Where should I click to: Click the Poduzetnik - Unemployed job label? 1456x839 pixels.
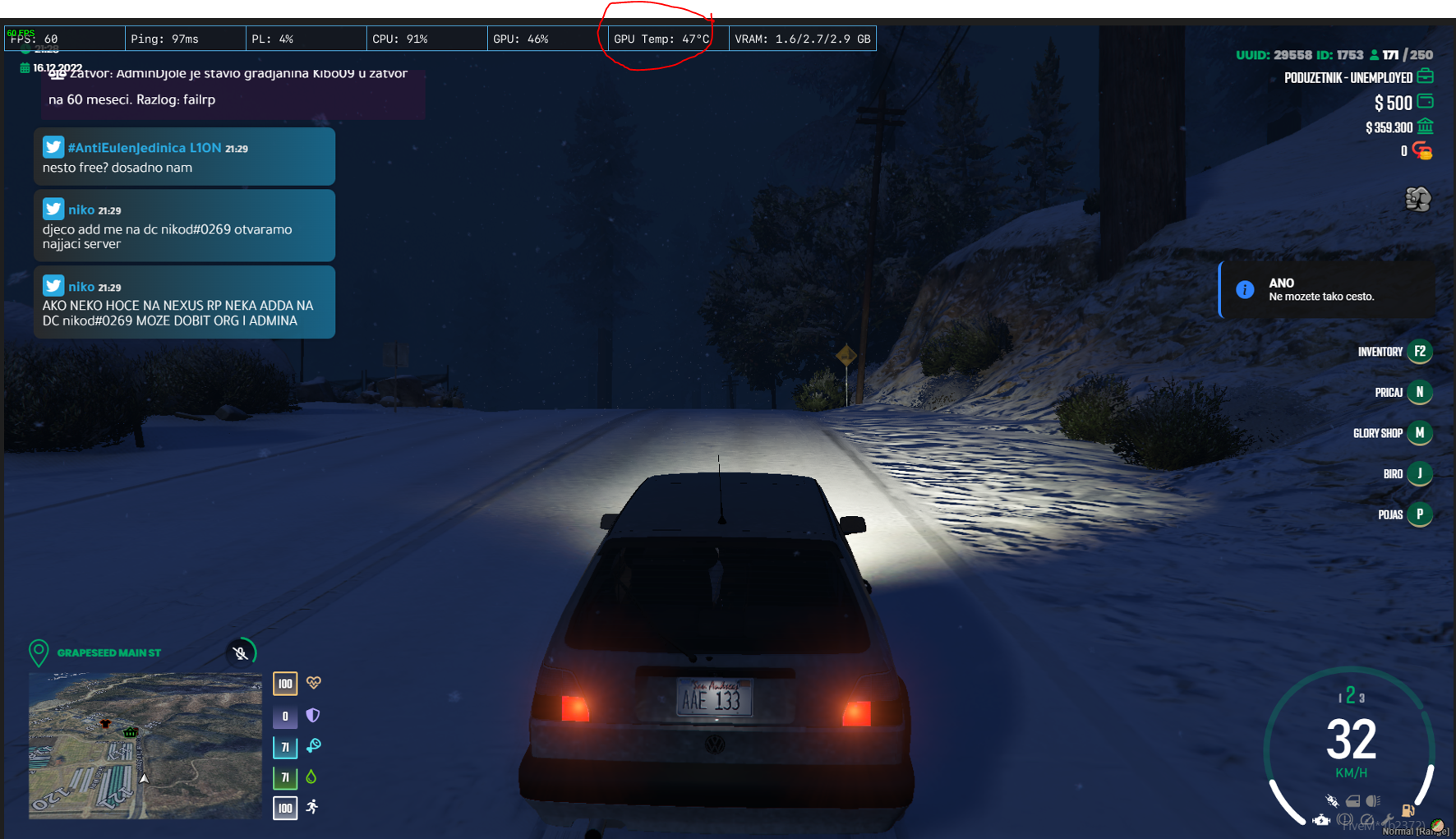(x=1348, y=78)
